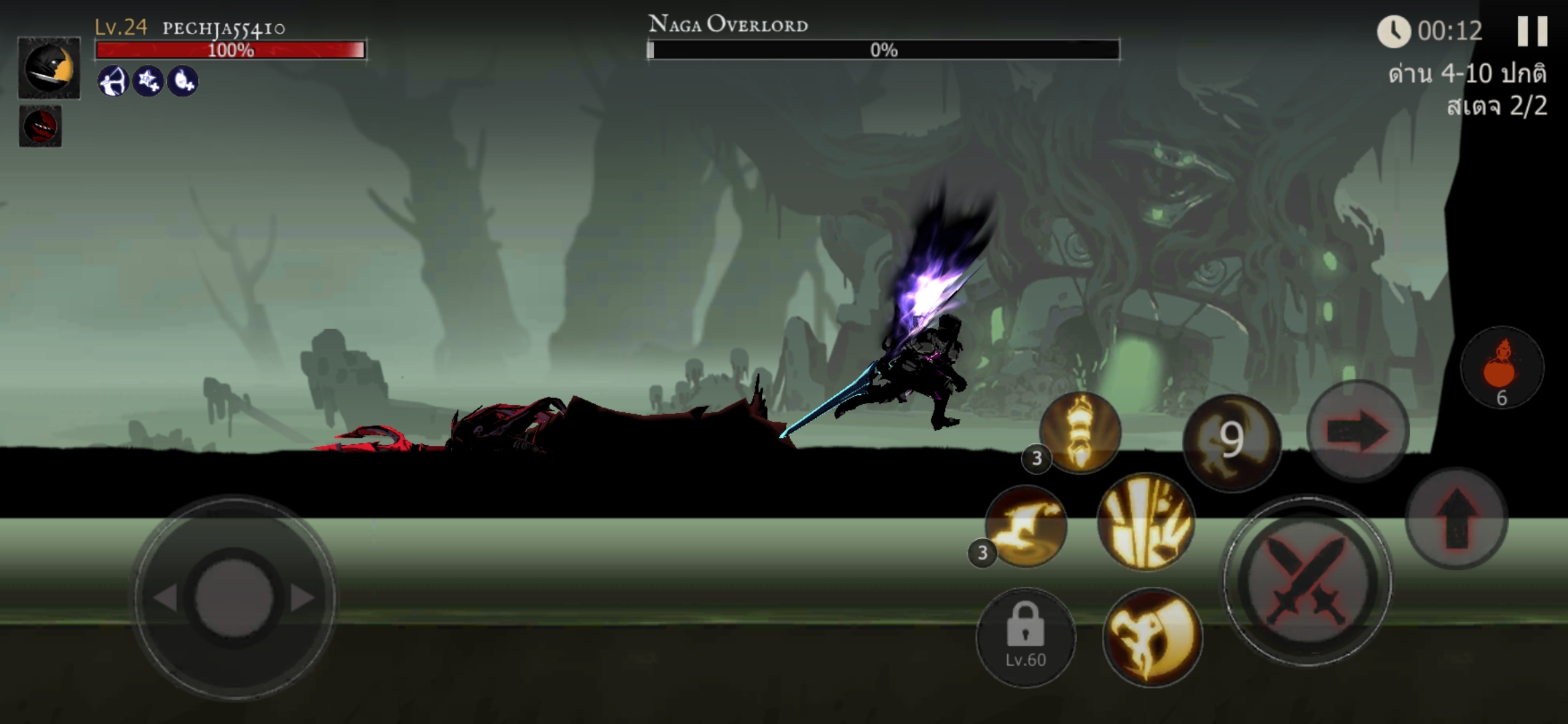The width and height of the screenshot is (1568, 724).
Task: Unleash the multi-blade slash skill
Action: 1146,522
